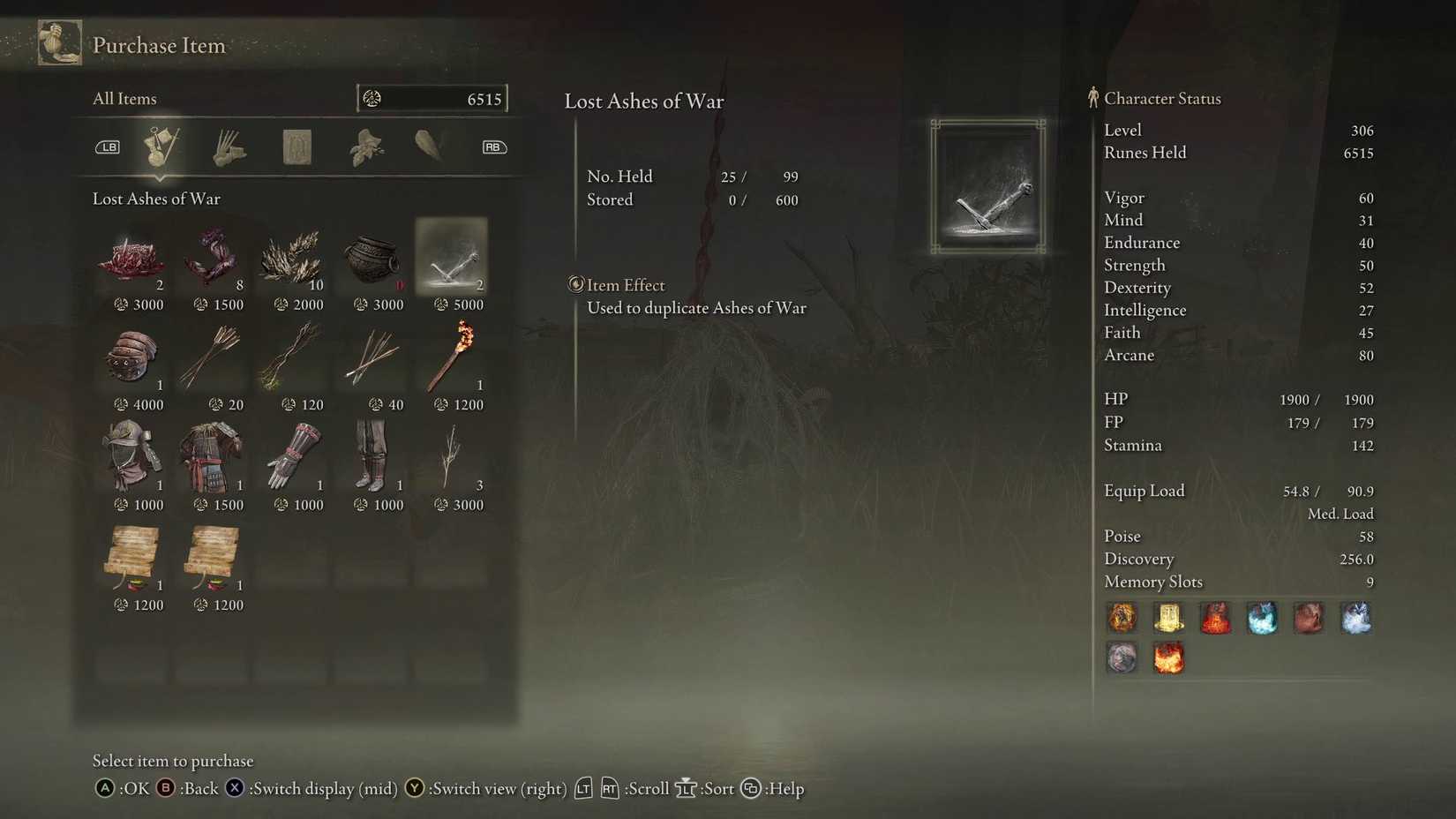The height and width of the screenshot is (819, 1456).
Task: Select the chest armor priced 1500
Action: pos(212,457)
